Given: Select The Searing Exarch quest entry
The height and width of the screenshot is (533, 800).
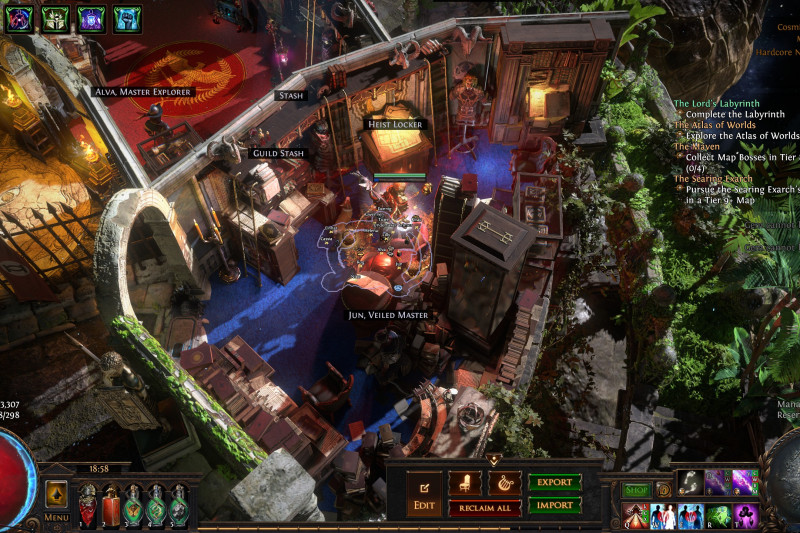Looking at the screenshot, I should (713, 179).
